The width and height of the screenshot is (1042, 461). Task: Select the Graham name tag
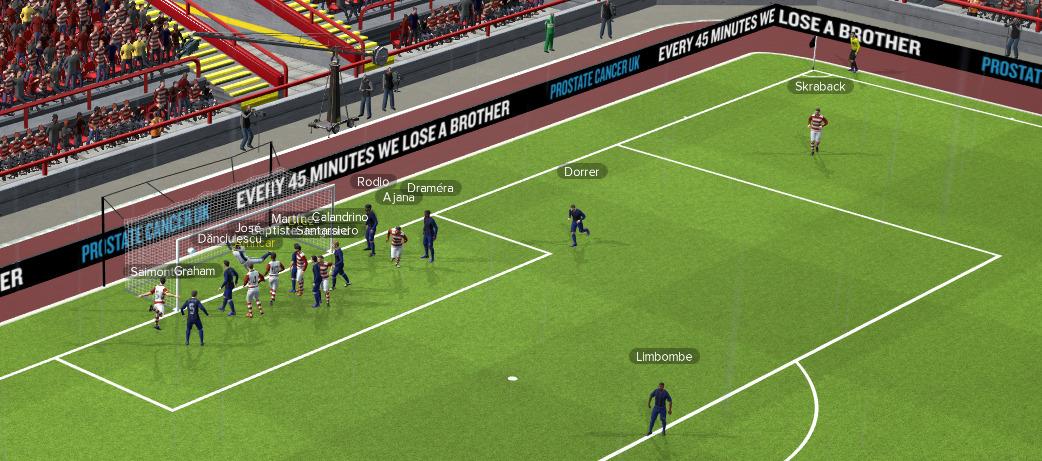coord(195,271)
